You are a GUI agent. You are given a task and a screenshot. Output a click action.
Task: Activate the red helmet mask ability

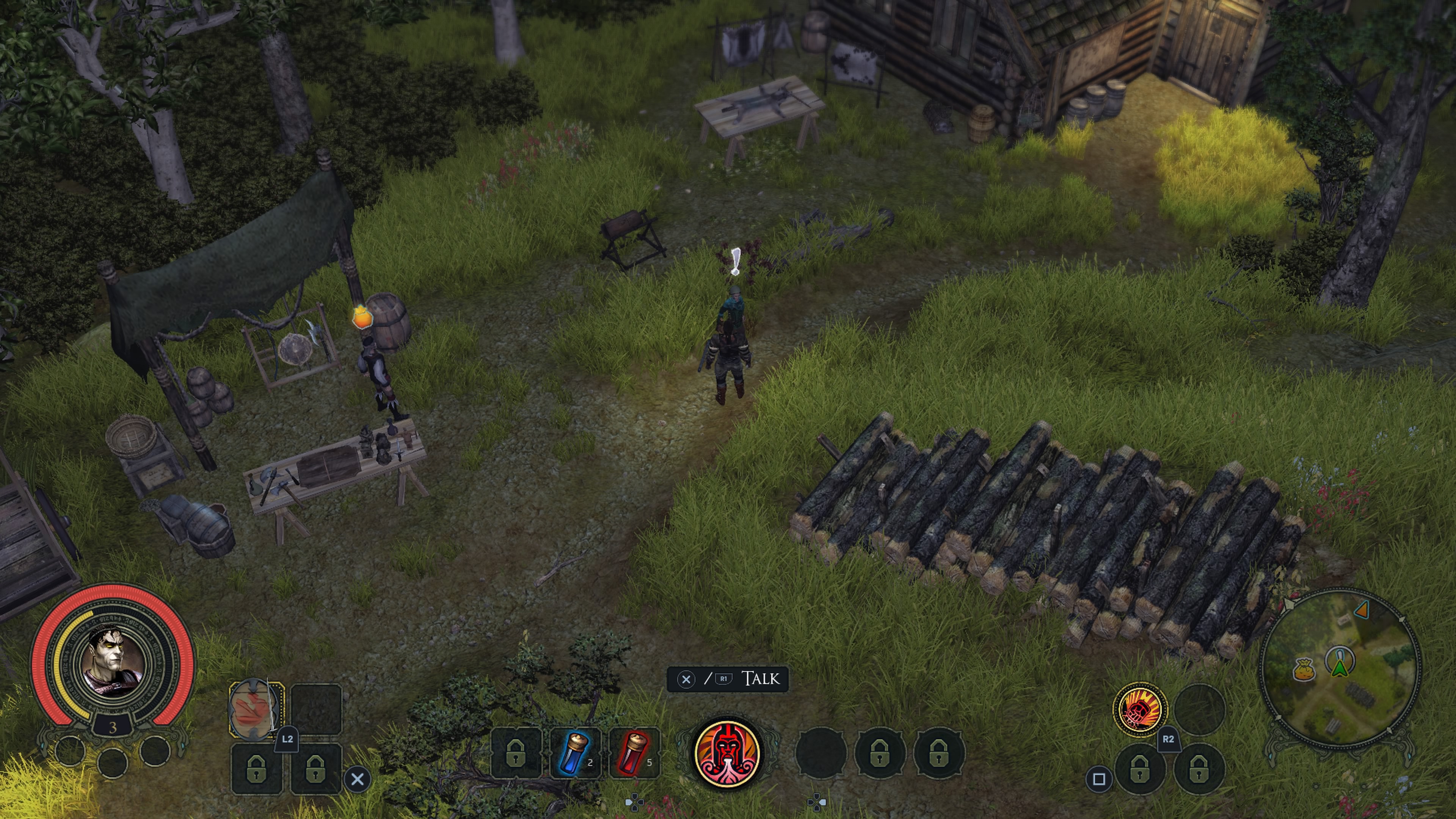[x=728, y=753]
